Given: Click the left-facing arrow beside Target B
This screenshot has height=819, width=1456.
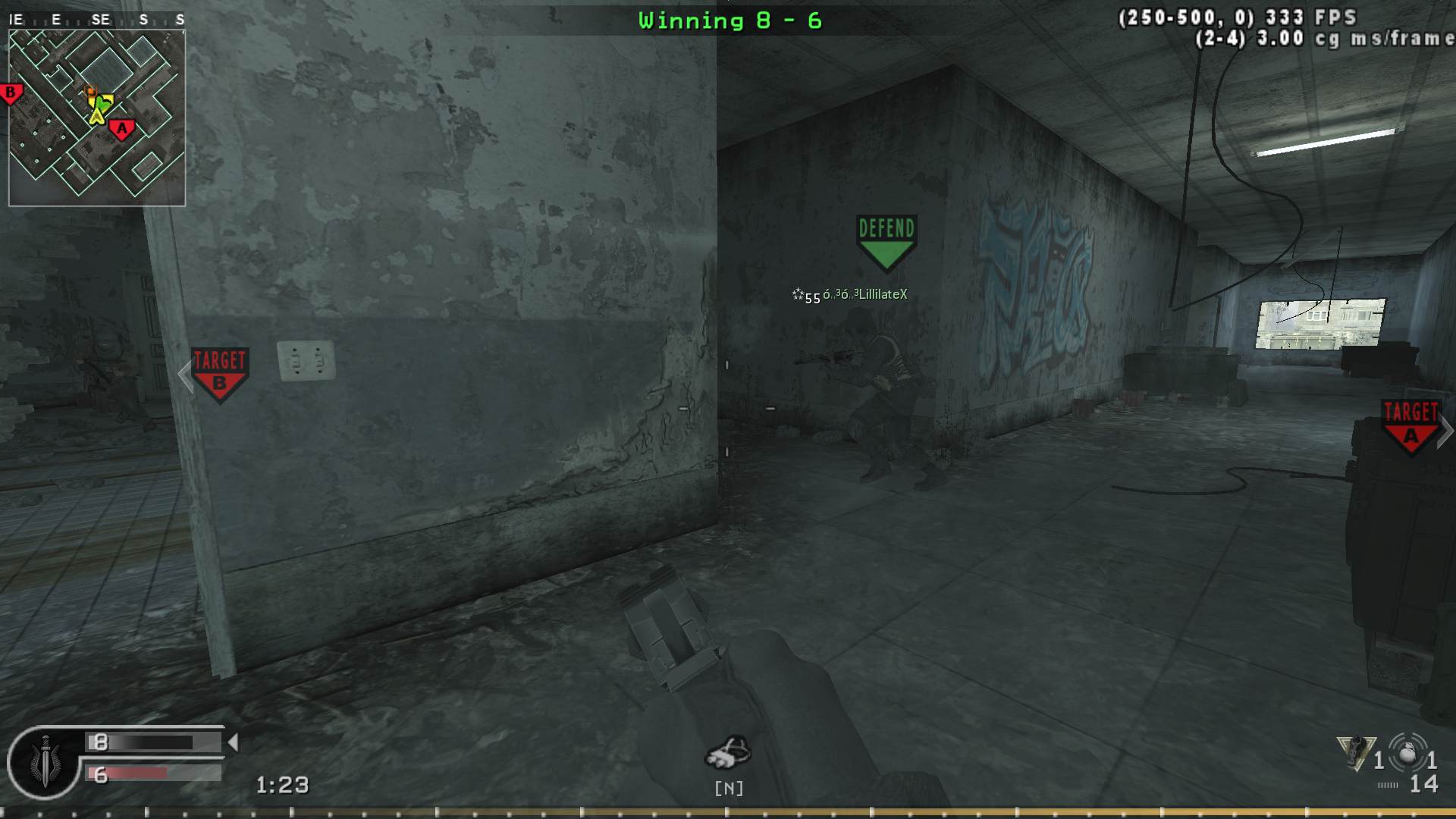Looking at the screenshot, I should [184, 373].
